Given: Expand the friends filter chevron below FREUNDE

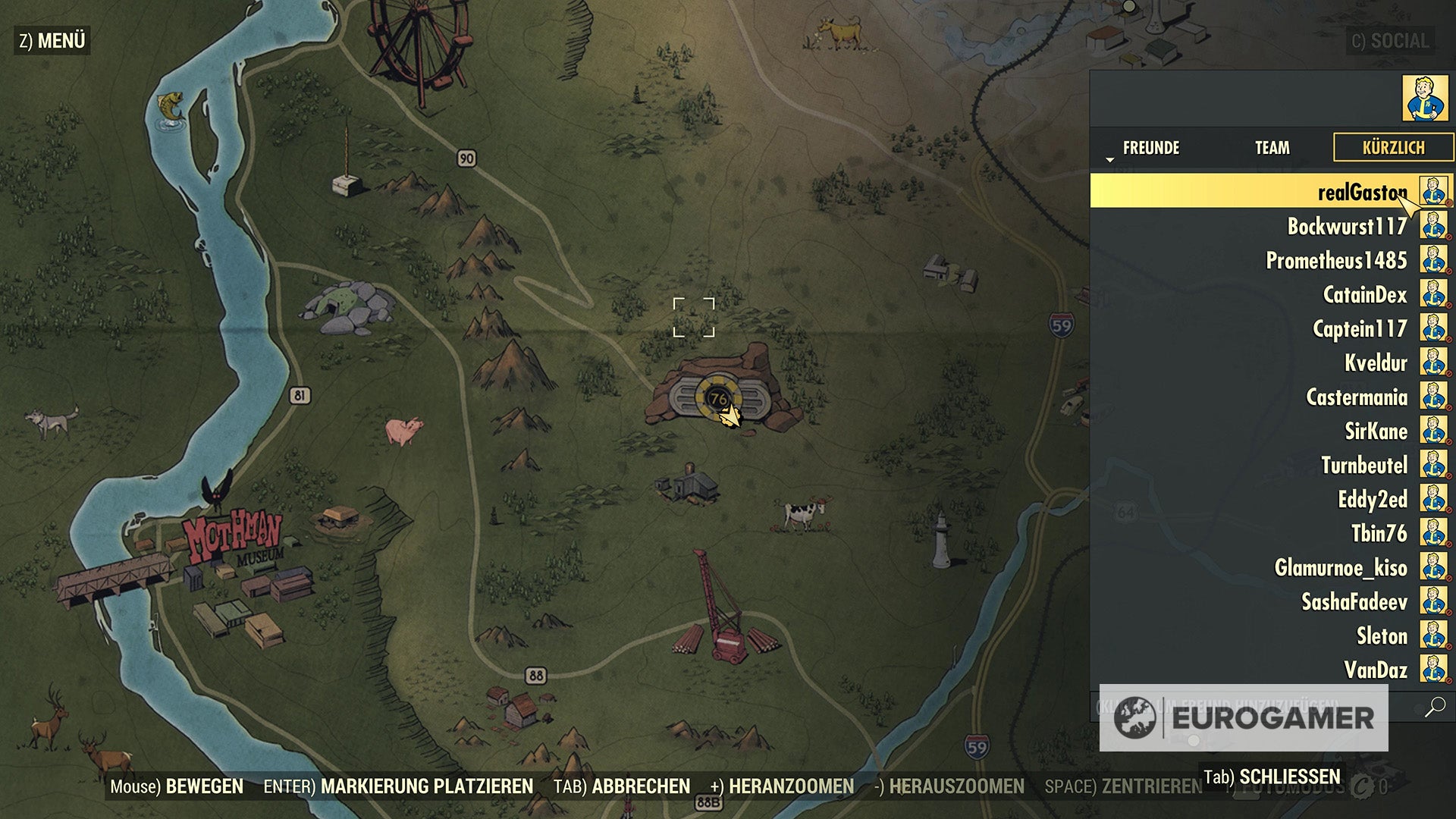Looking at the screenshot, I should [1110, 159].
